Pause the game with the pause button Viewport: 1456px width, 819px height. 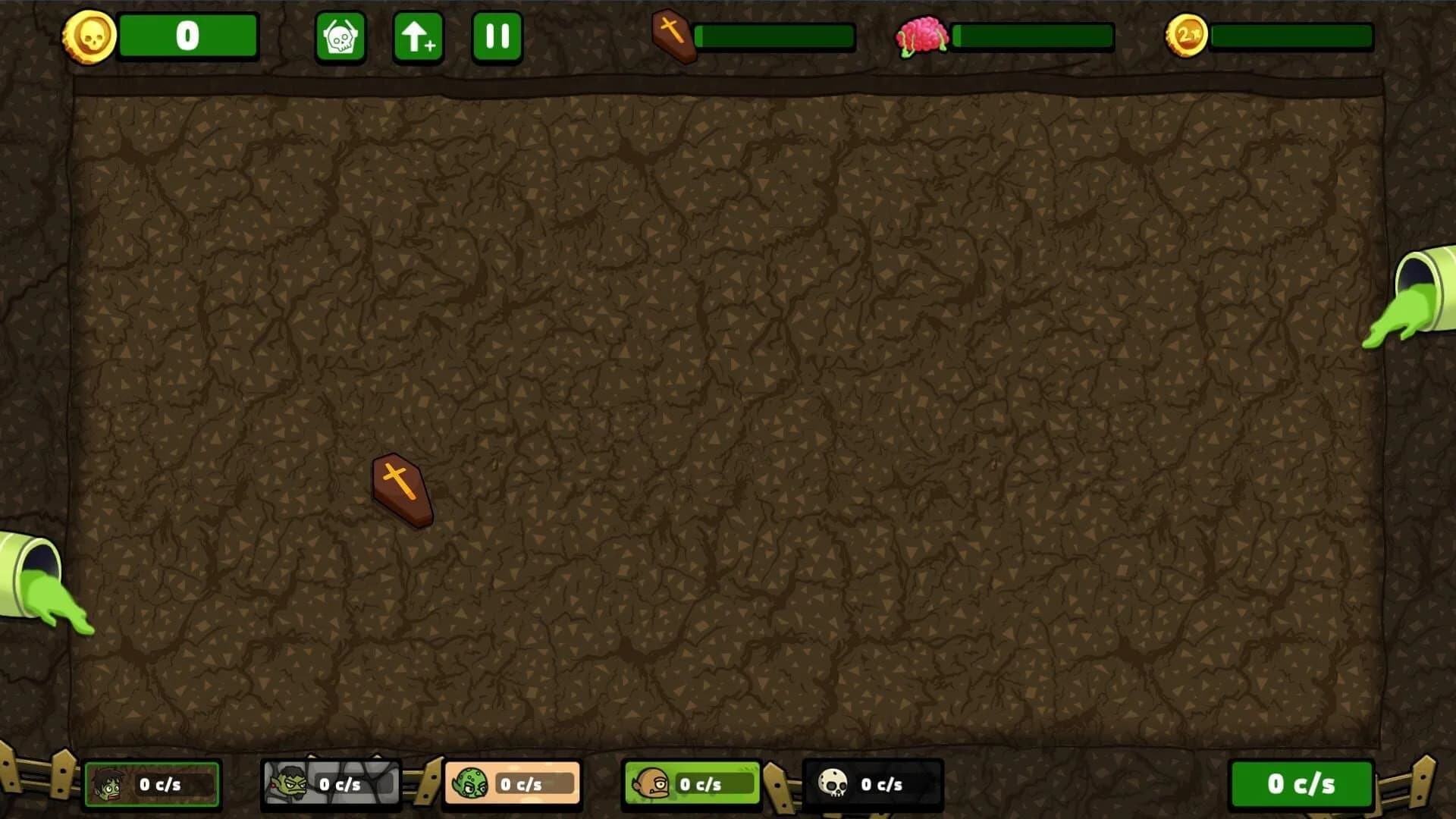coord(497,35)
